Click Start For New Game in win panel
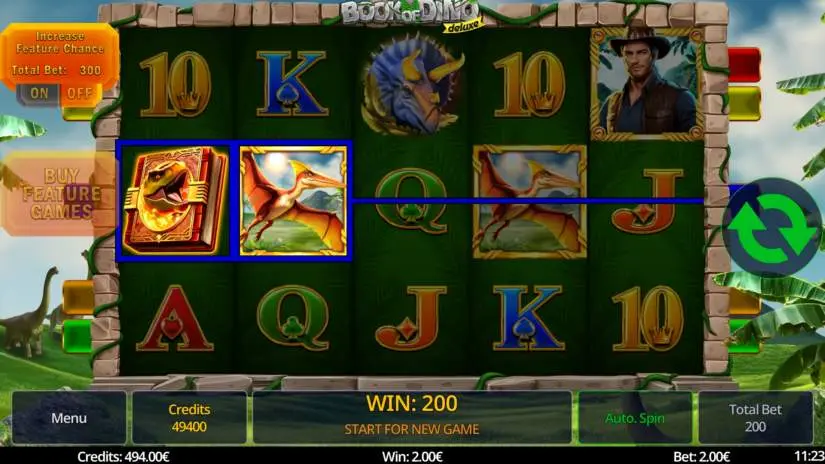 (411, 429)
